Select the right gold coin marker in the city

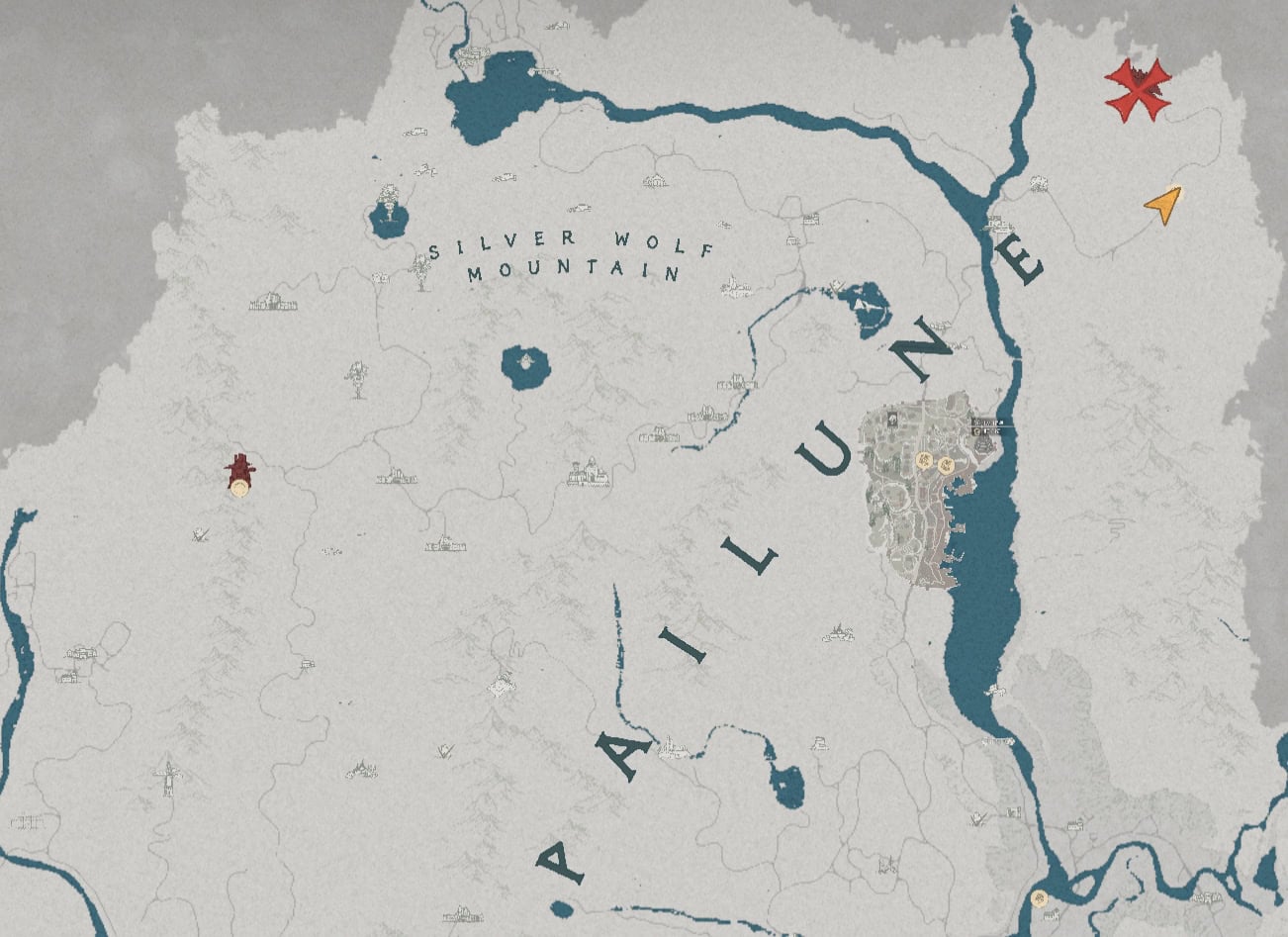(x=946, y=465)
